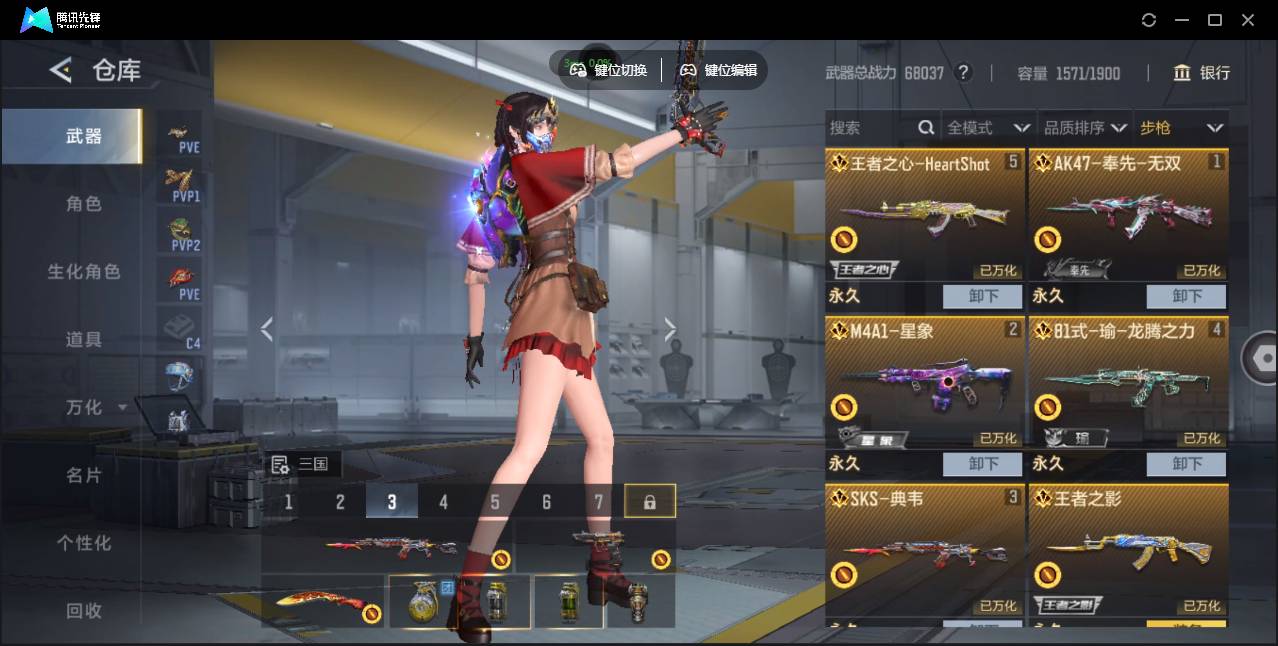Unequip 王者之心-HeartShot with its 卸下 button
This screenshot has height=646, width=1278.
click(983, 296)
